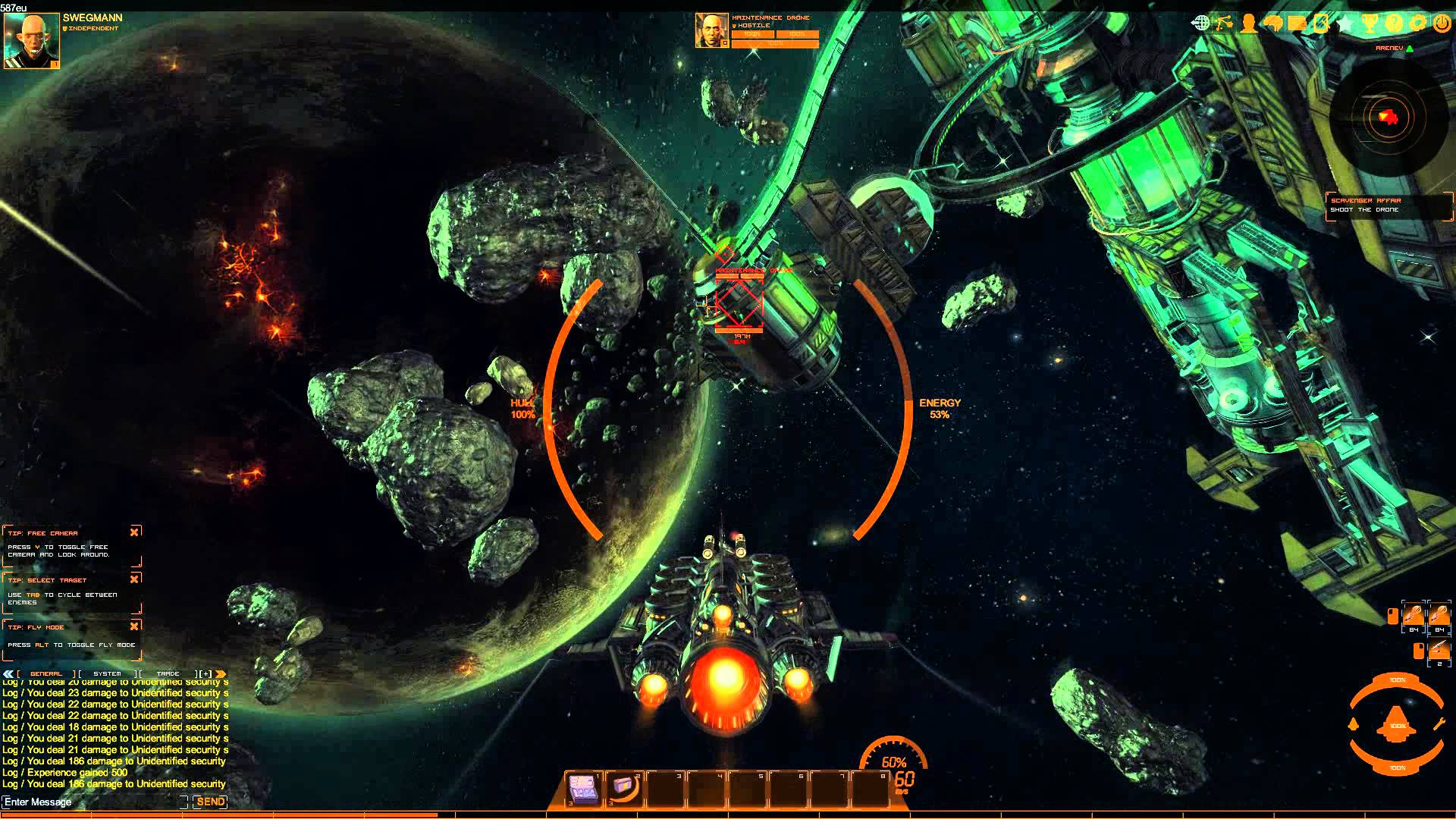Image resolution: width=1456 pixels, height=819 pixels.
Task: Open the globe map icon
Action: pyautogui.click(x=1200, y=24)
